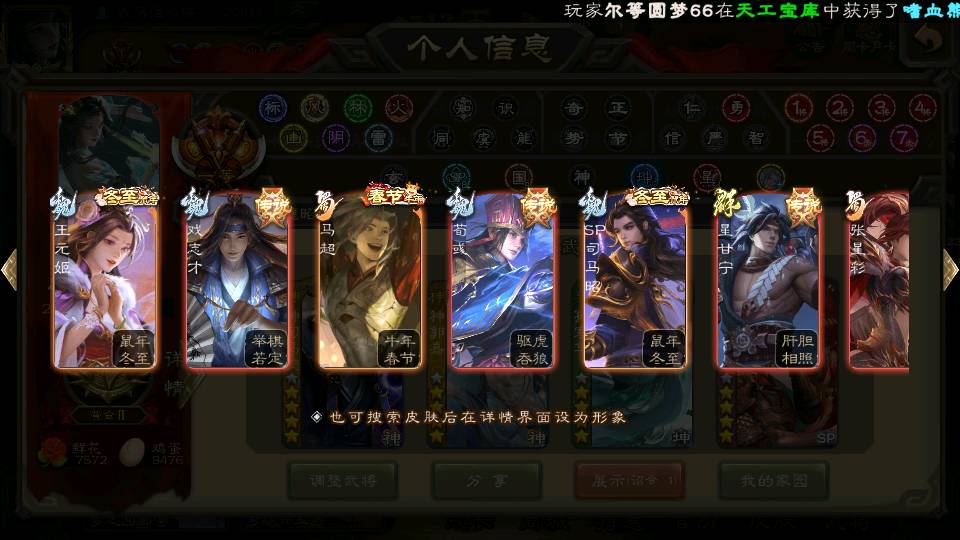Select the 星甘宁 肝胆相照 skin card
The image size is (960, 540).
(x=767, y=282)
